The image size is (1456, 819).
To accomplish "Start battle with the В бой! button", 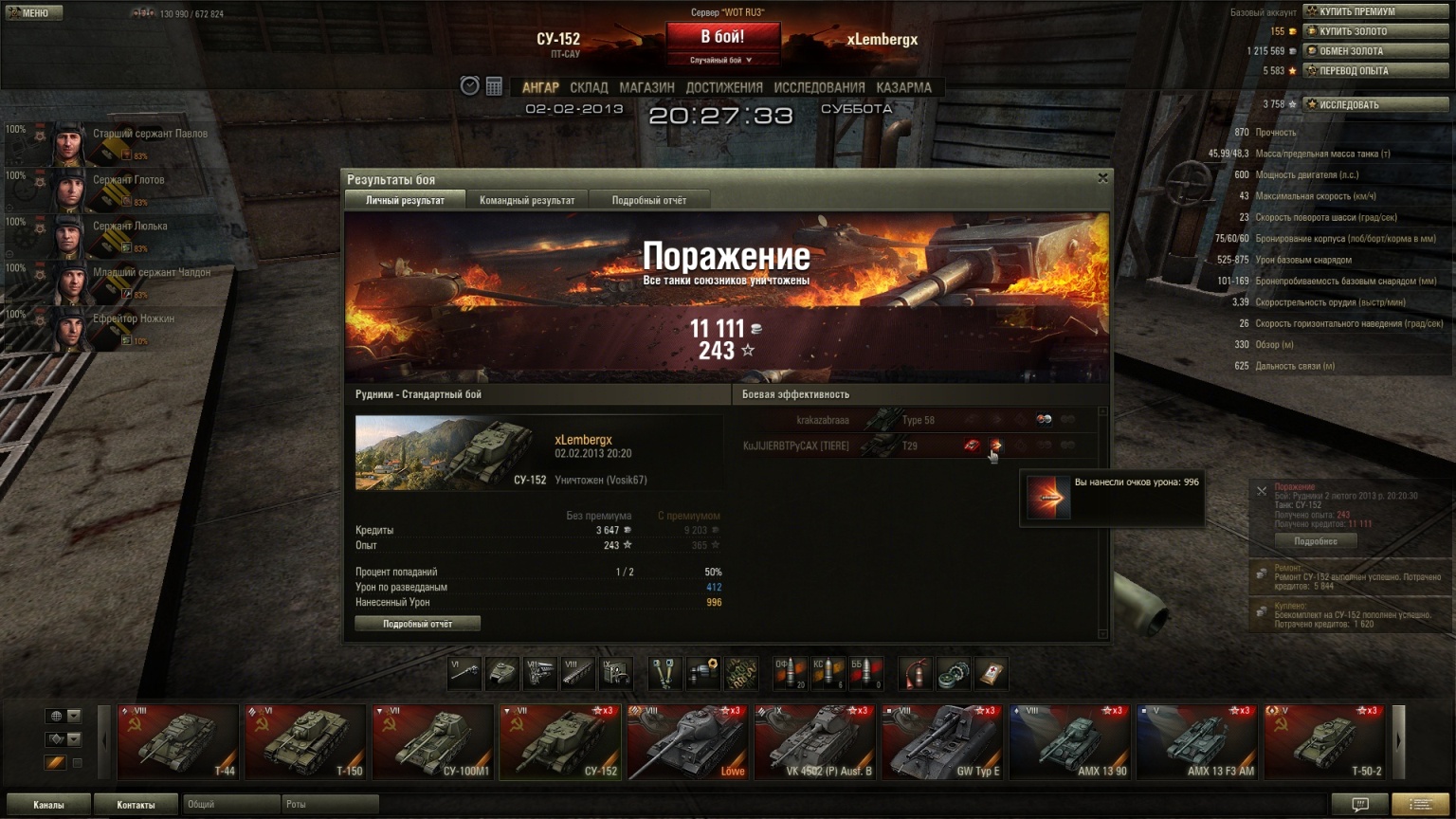I will point(722,37).
